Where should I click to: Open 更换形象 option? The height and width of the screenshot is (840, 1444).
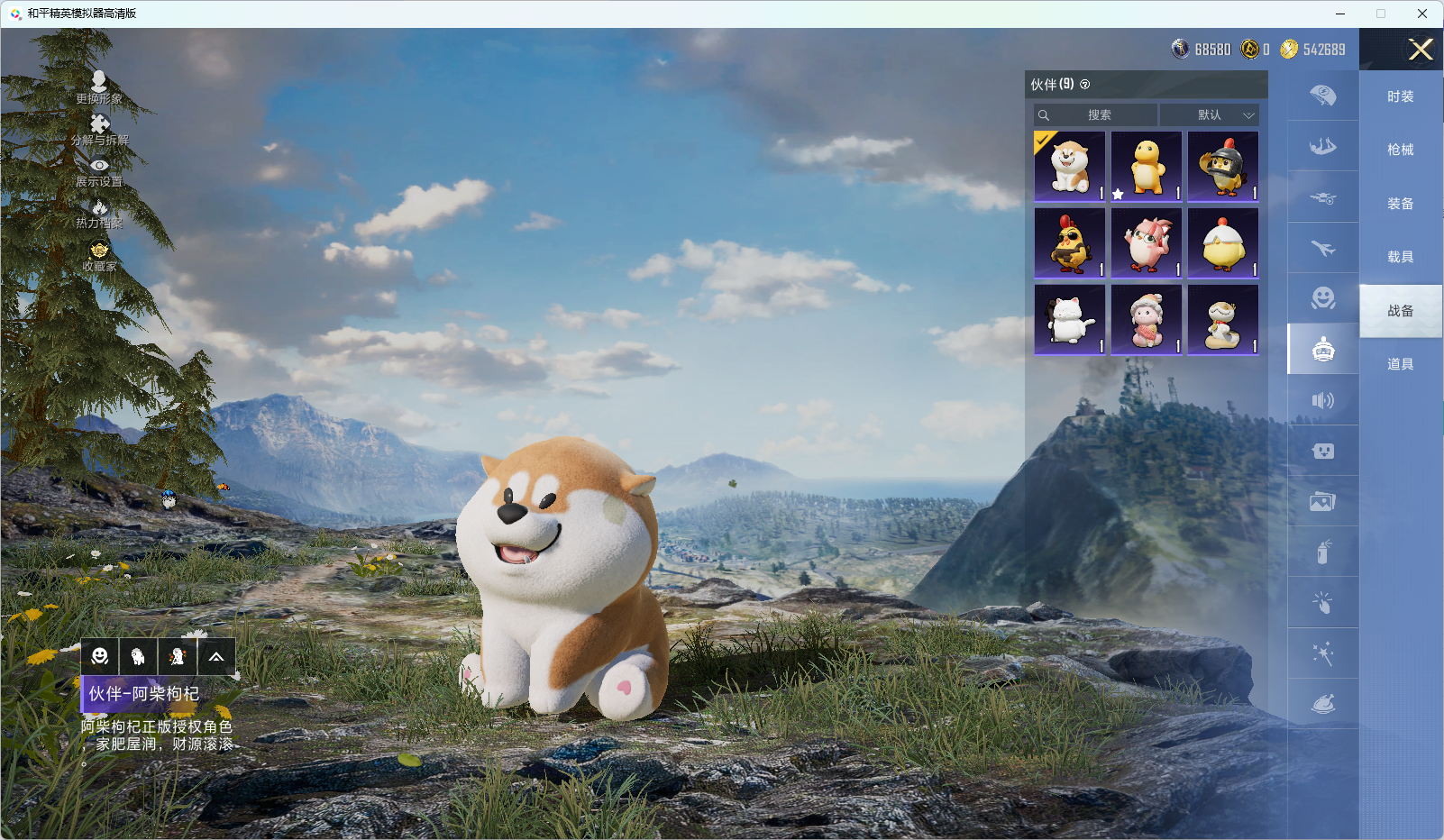tap(99, 88)
